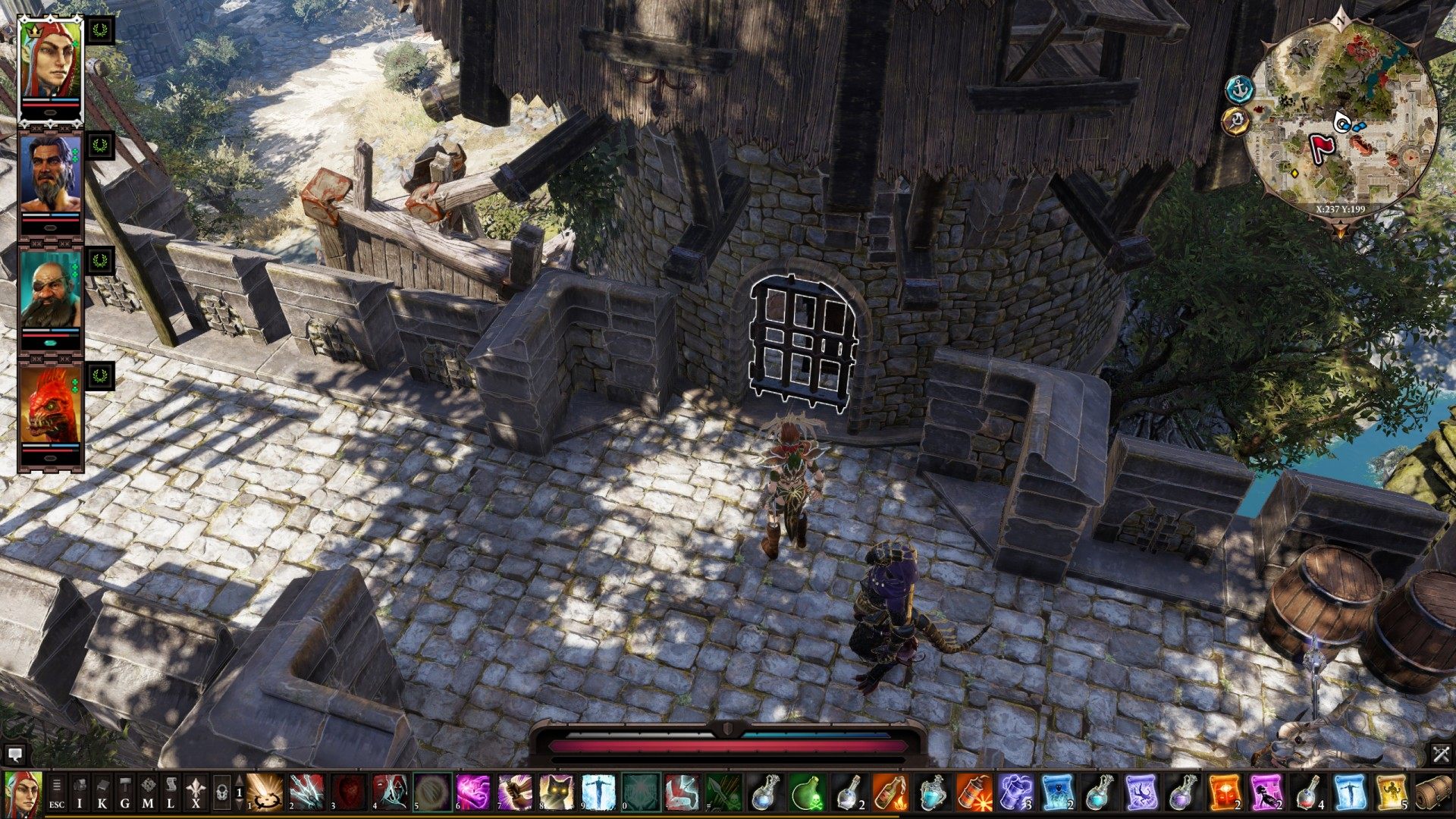Open the crafting hammer G button

[125, 793]
